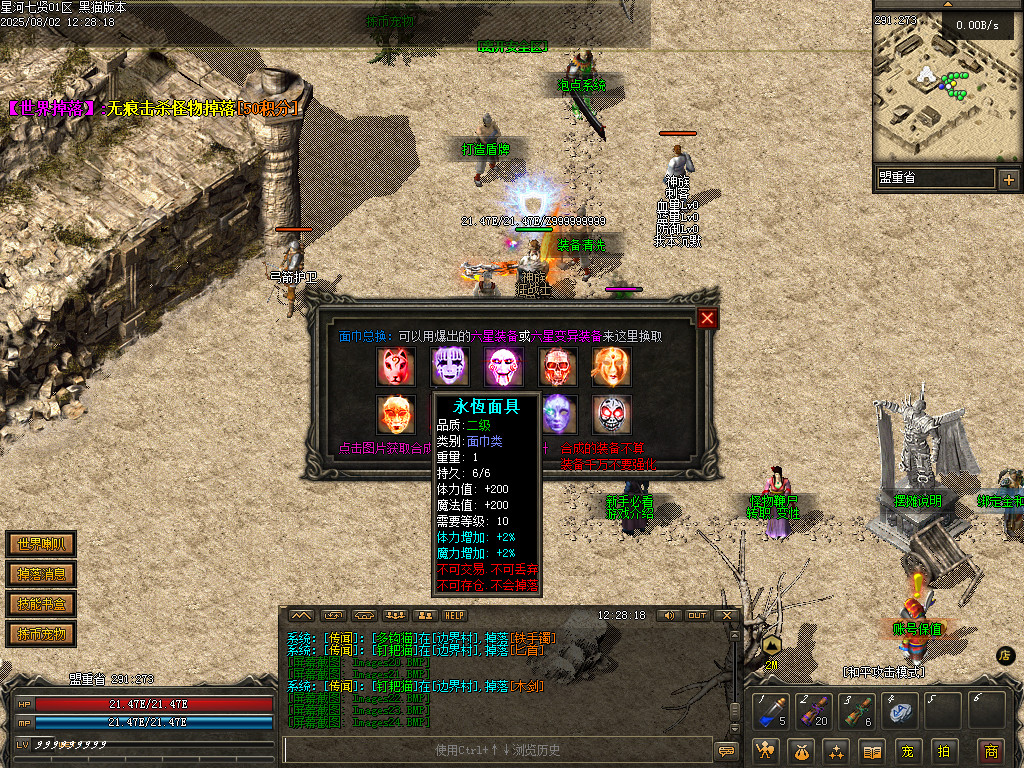Open the 商 shop button

[x=990, y=750]
